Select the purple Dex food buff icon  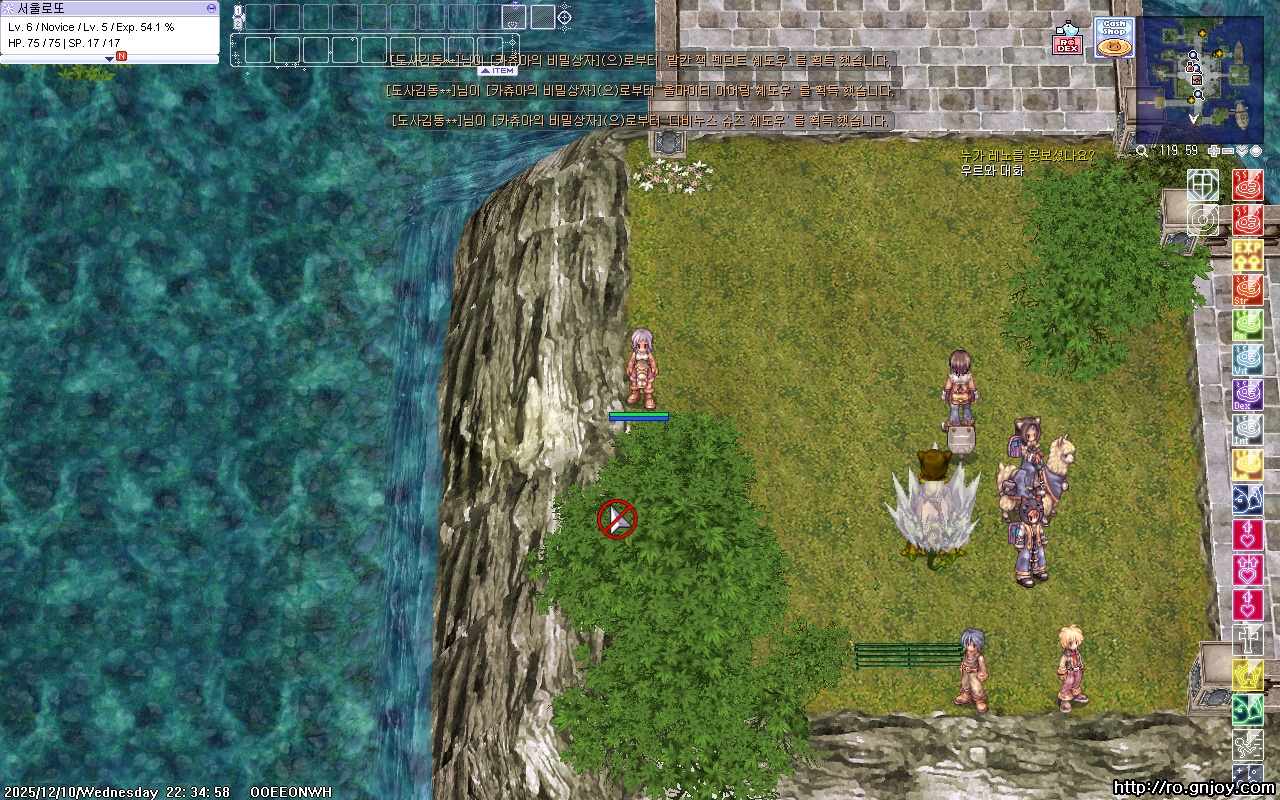pyautogui.click(x=1247, y=395)
